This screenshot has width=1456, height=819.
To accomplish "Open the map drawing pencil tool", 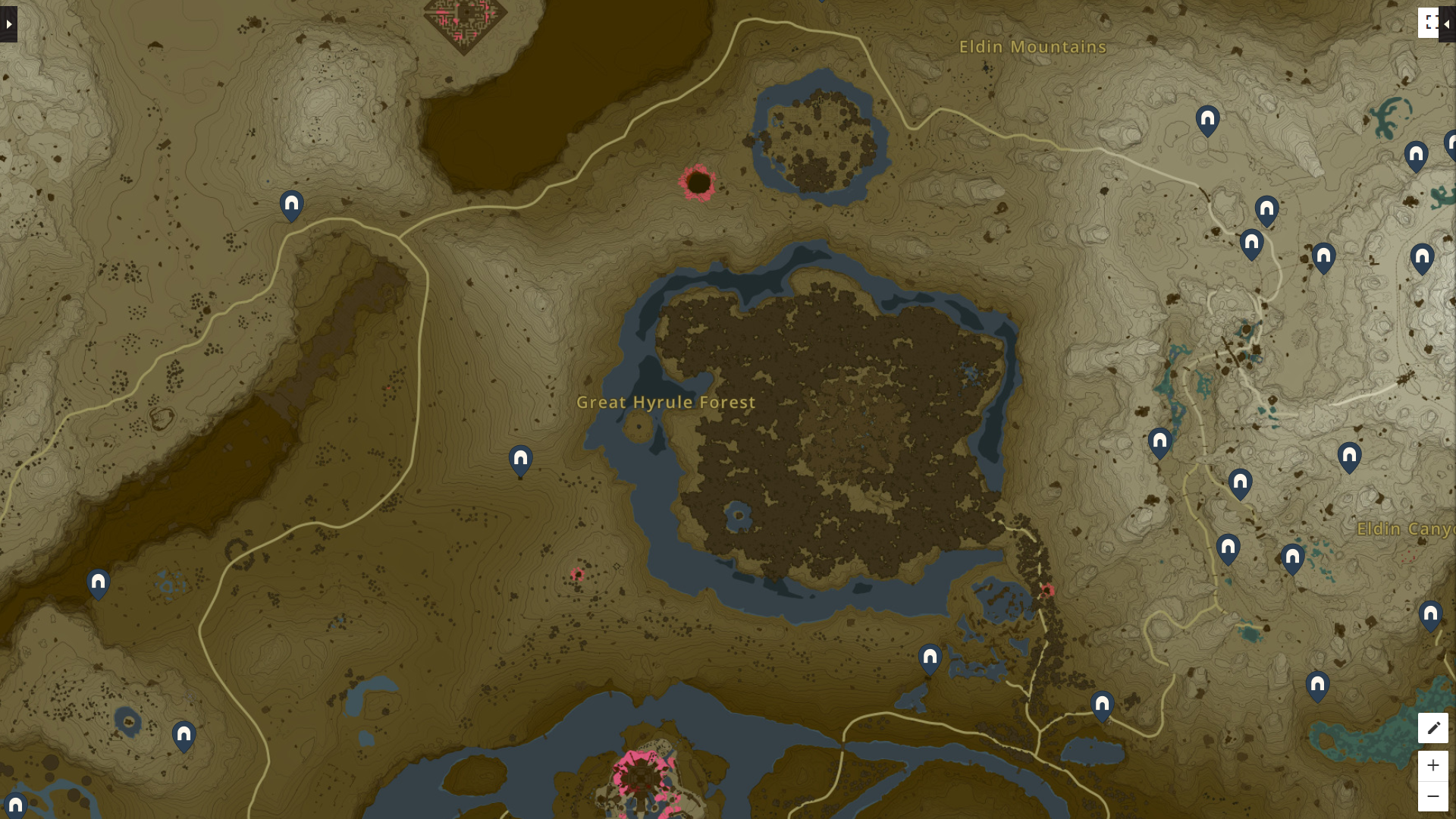I will (1433, 728).
